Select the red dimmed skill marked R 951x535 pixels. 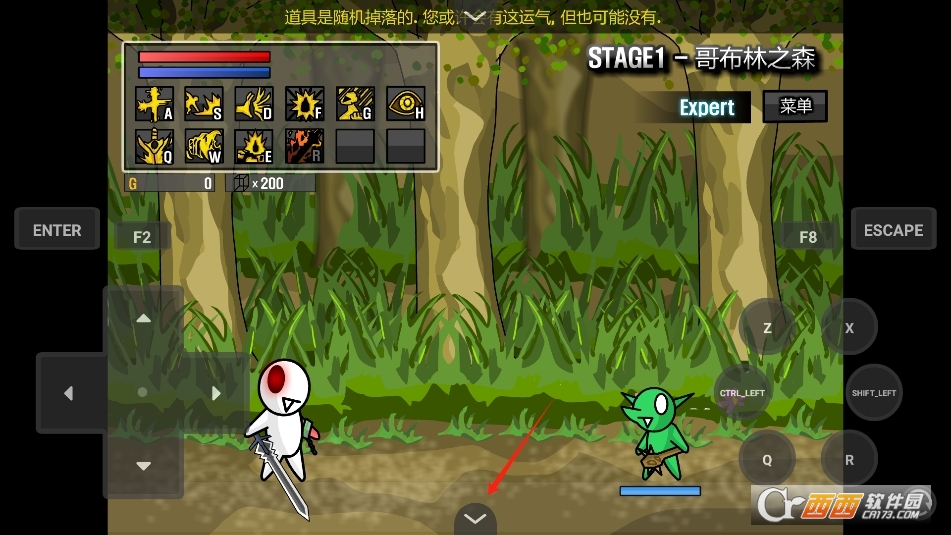tap(305, 146)
